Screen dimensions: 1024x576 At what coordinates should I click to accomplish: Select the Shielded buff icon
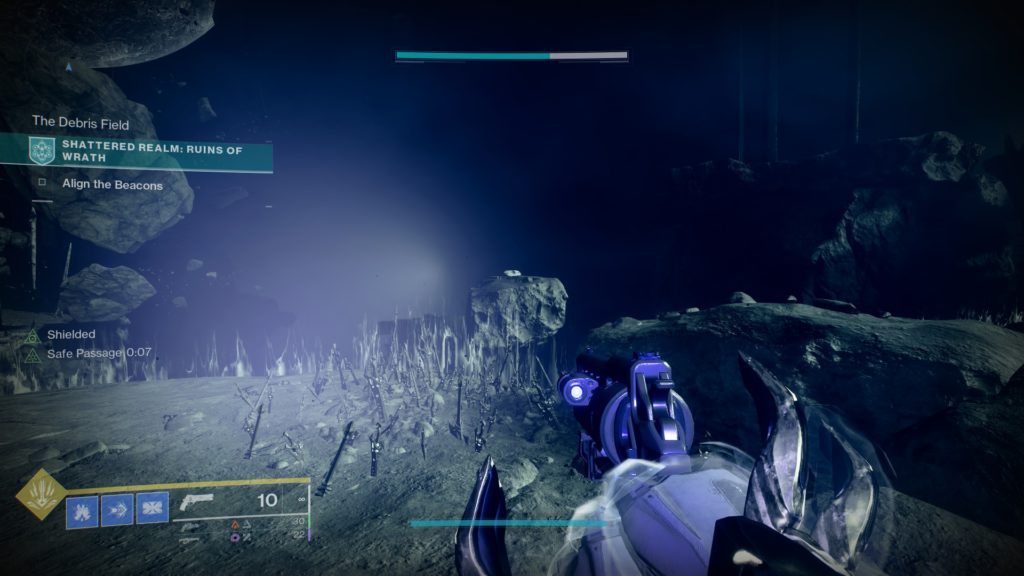[x=33, y=335]
